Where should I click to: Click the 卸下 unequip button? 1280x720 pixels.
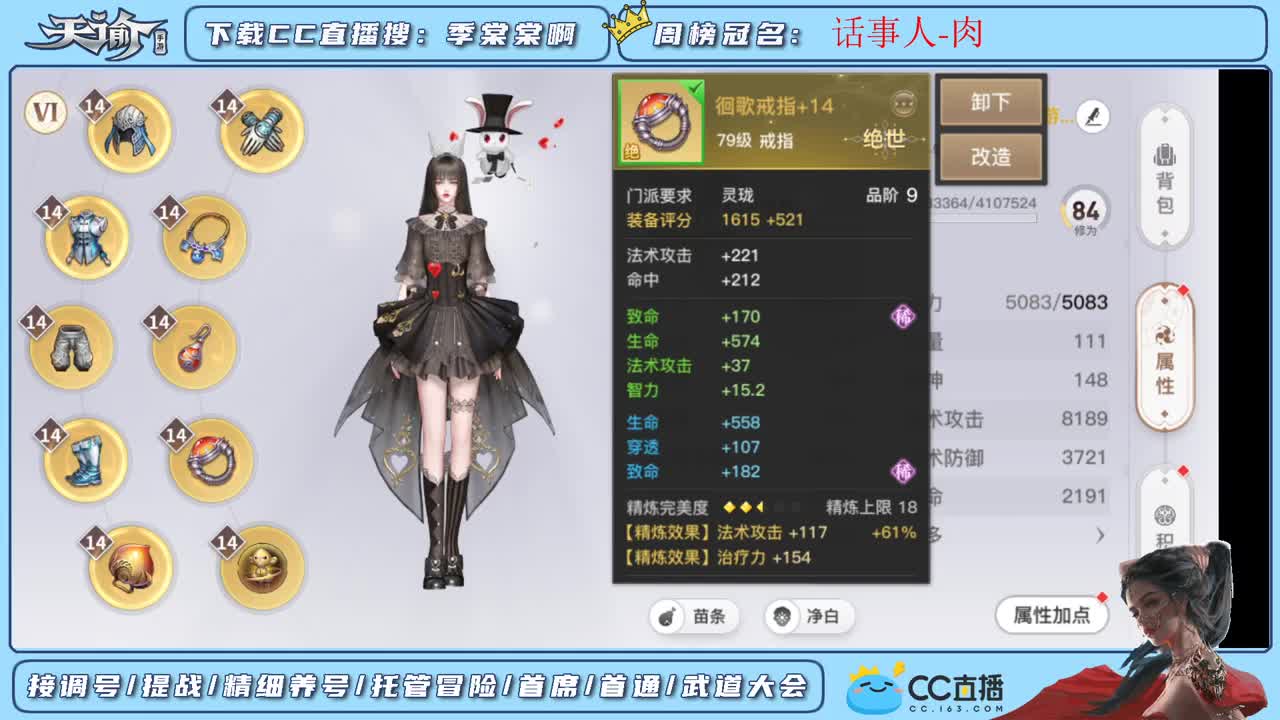pos(991,103)
